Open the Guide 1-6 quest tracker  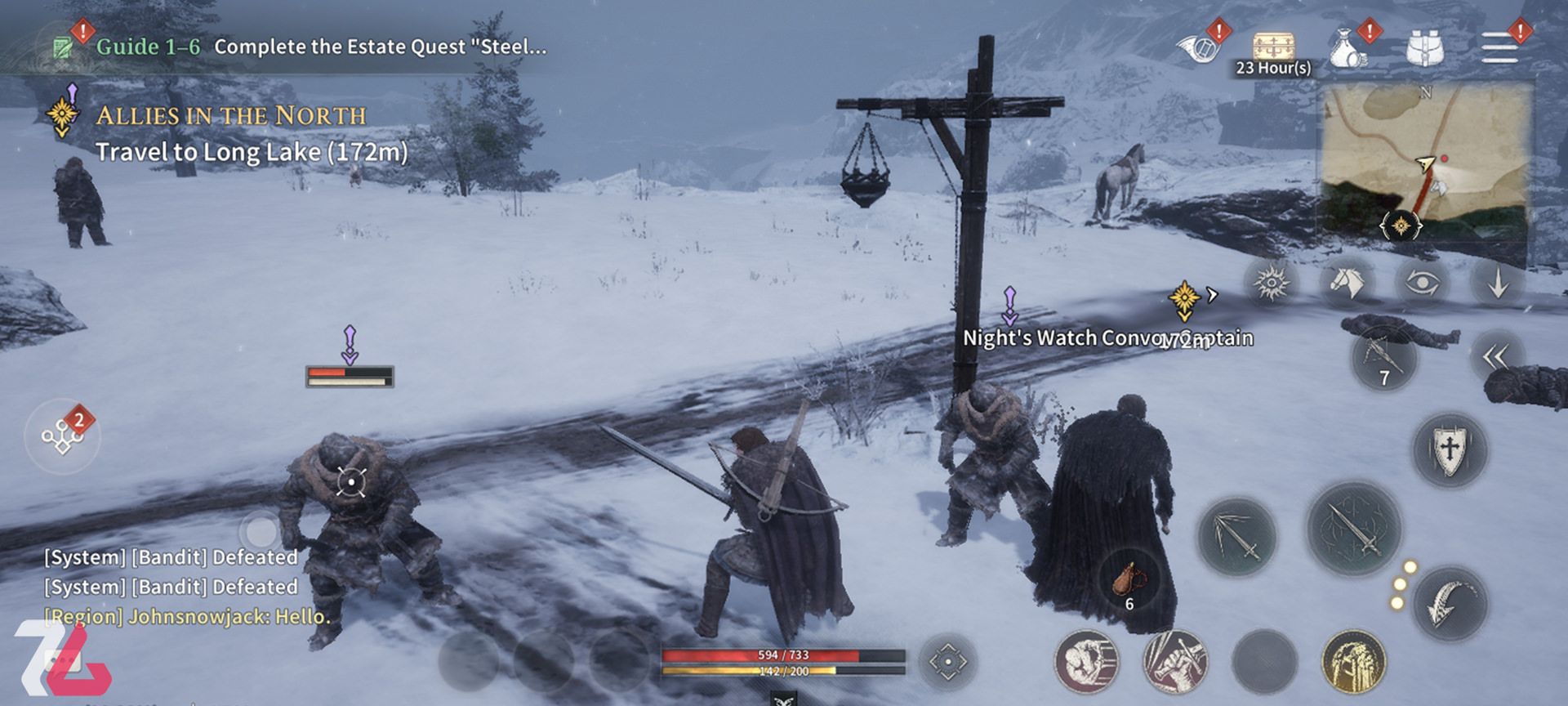pyautogui.click(x=320, y=47)
